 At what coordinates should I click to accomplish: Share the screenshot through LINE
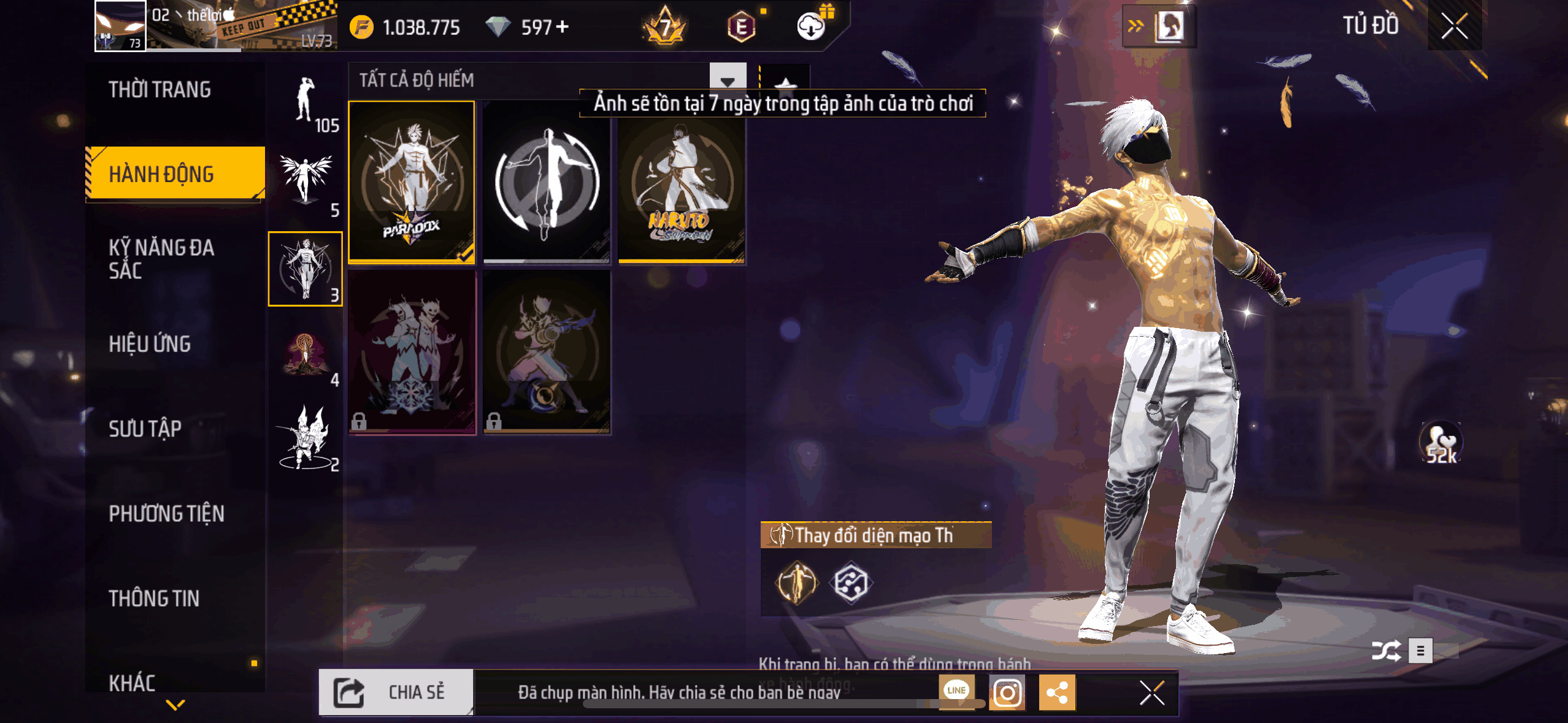tap(956, 690)
